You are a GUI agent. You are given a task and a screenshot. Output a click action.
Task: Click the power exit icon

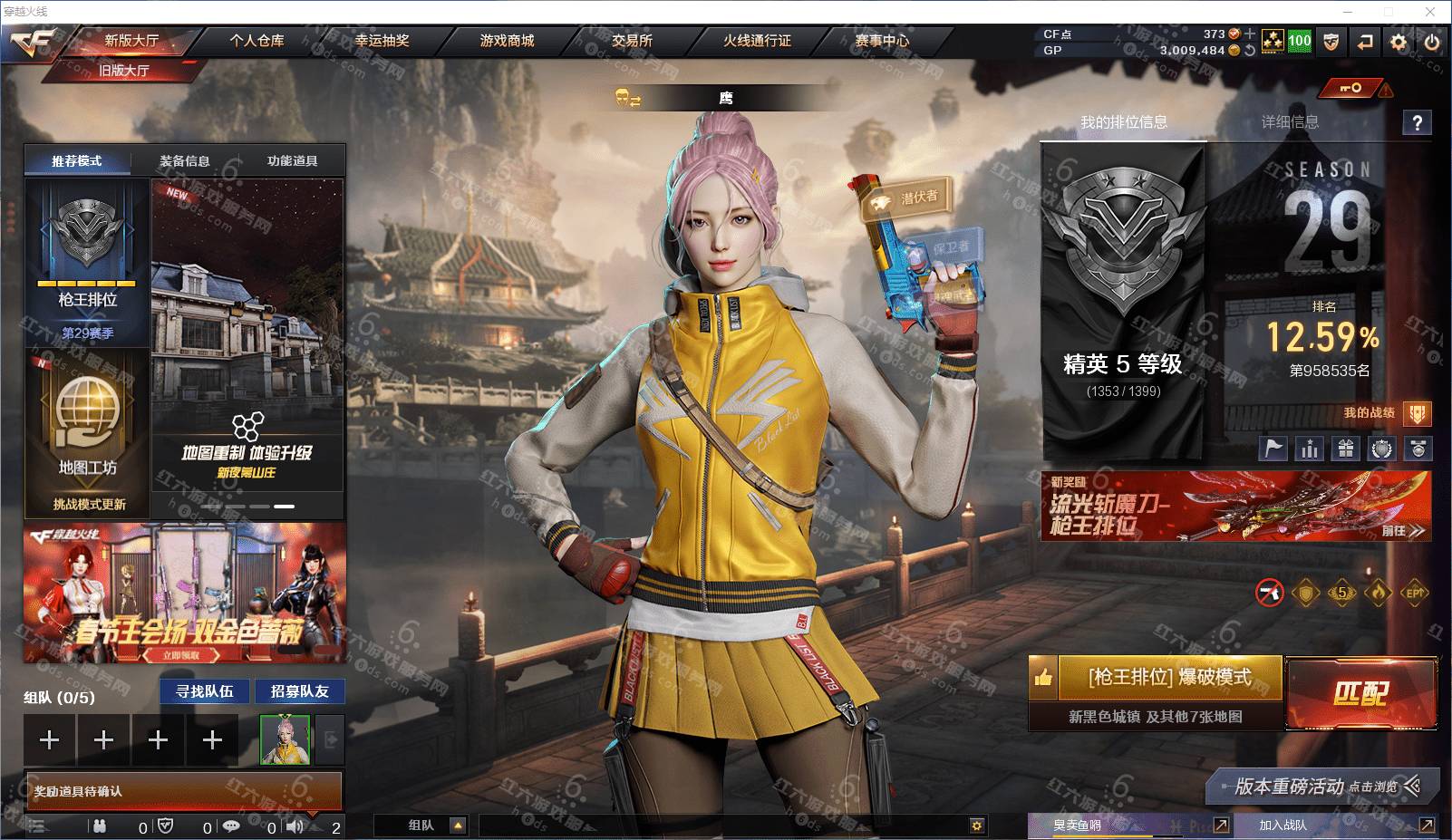click(x=1432, y=42)
